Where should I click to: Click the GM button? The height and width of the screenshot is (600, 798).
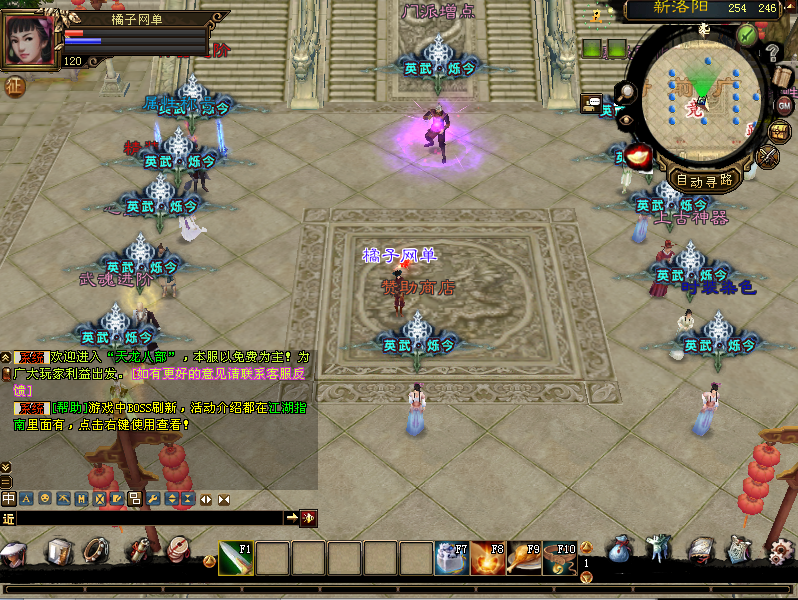coord(784,105)
